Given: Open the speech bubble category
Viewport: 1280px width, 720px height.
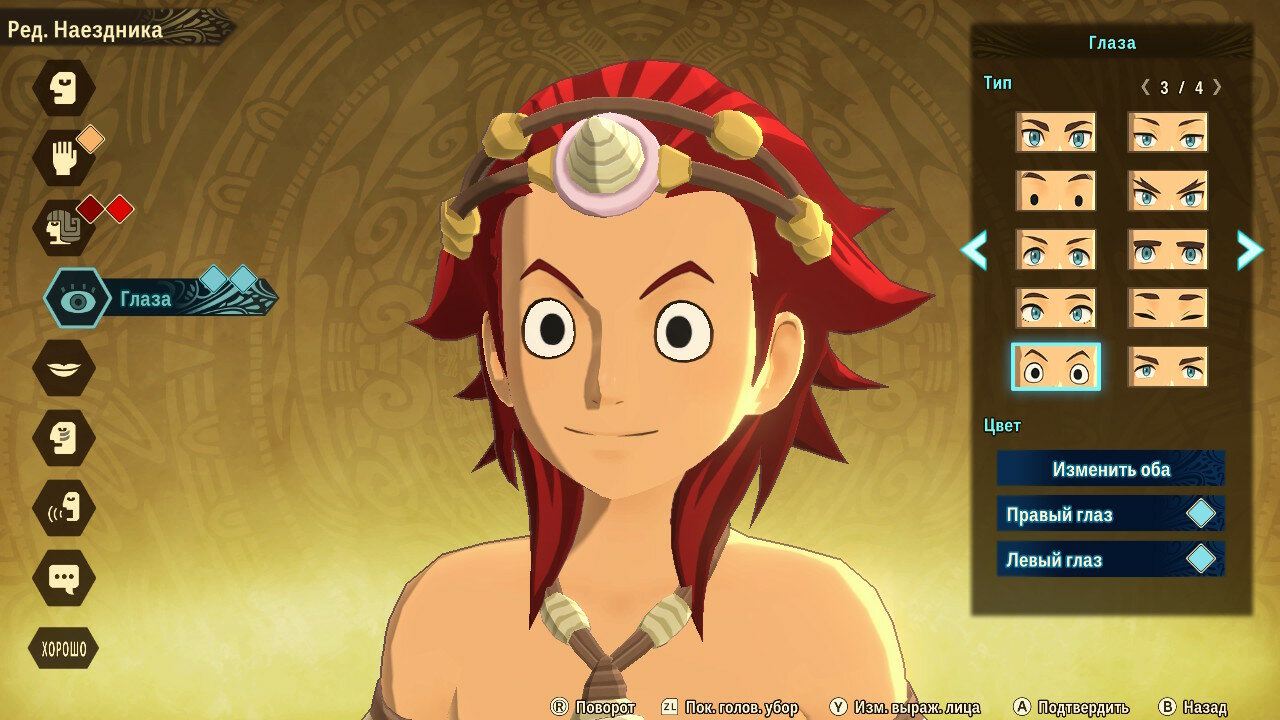Looking at the screenshot, I should [x=64, y=578].
